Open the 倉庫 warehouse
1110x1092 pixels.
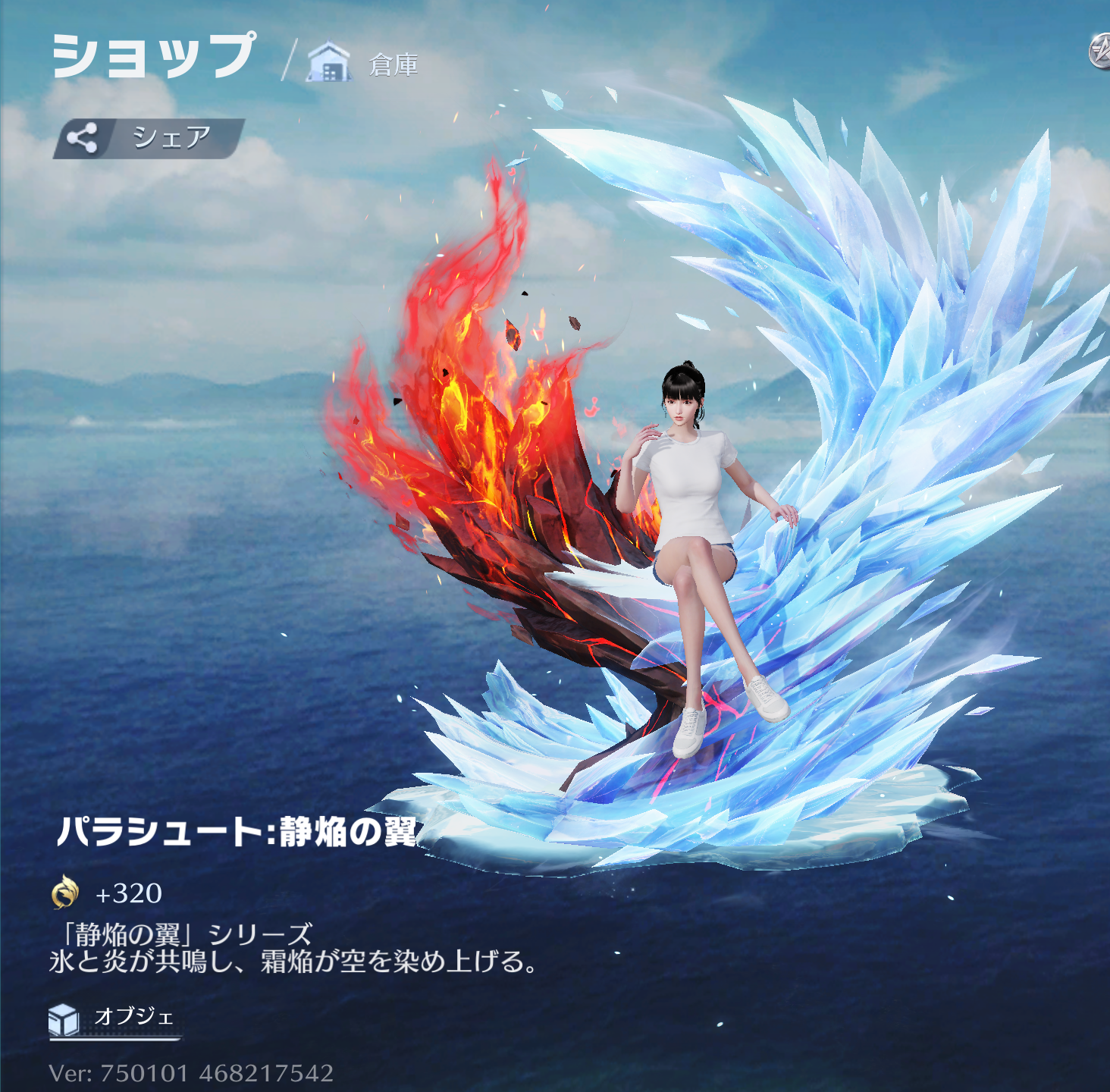[363, 64]
